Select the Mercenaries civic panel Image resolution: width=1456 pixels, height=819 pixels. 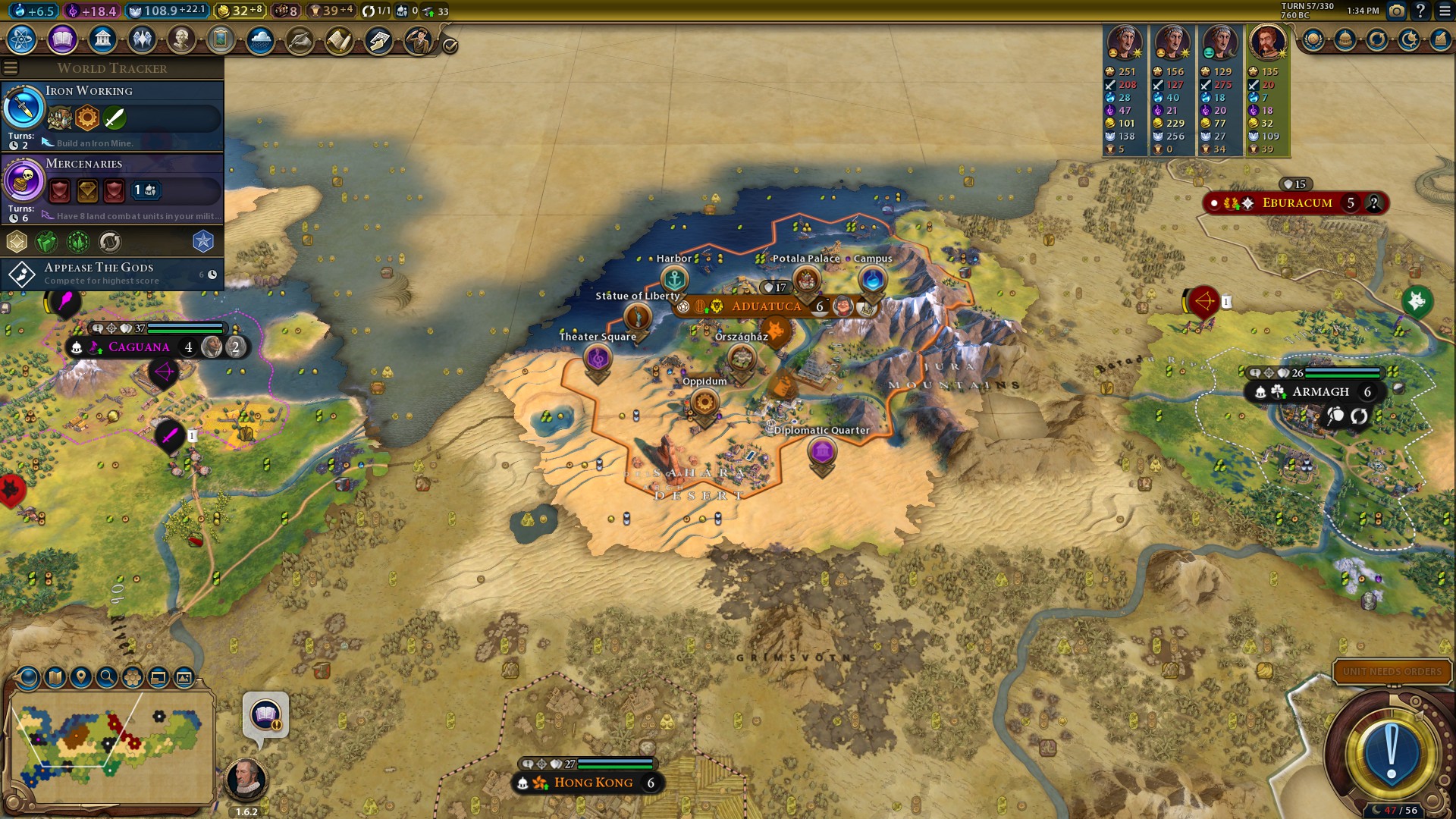112,188
